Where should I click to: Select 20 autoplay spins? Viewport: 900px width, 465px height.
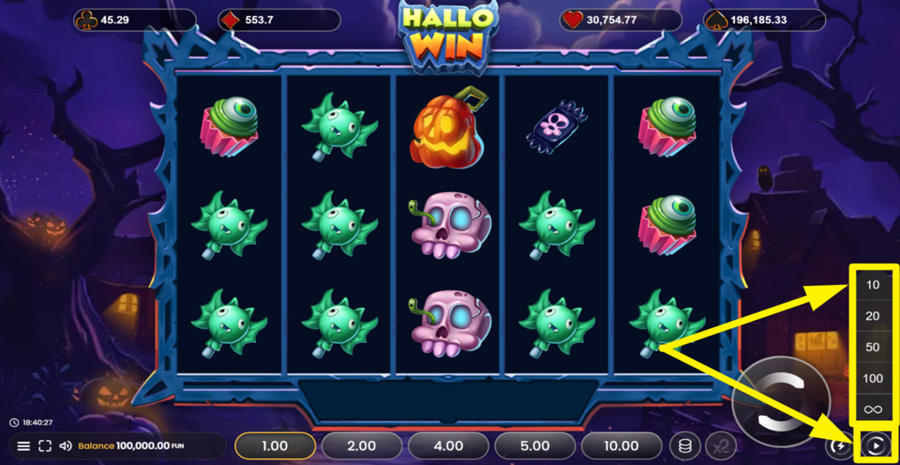click(873, 316)
